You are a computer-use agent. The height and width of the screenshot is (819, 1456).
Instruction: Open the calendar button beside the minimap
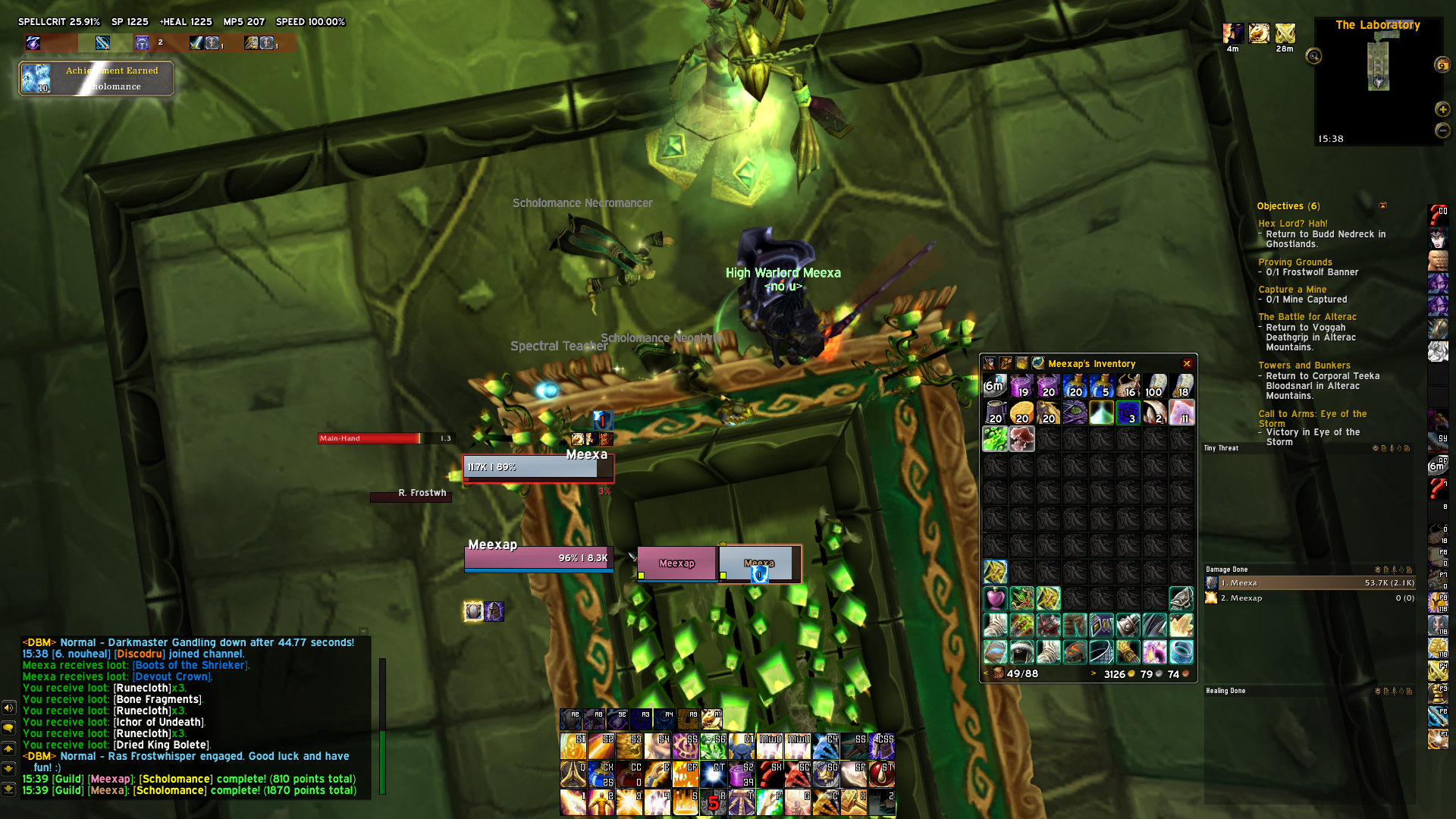coord(1442,65)
